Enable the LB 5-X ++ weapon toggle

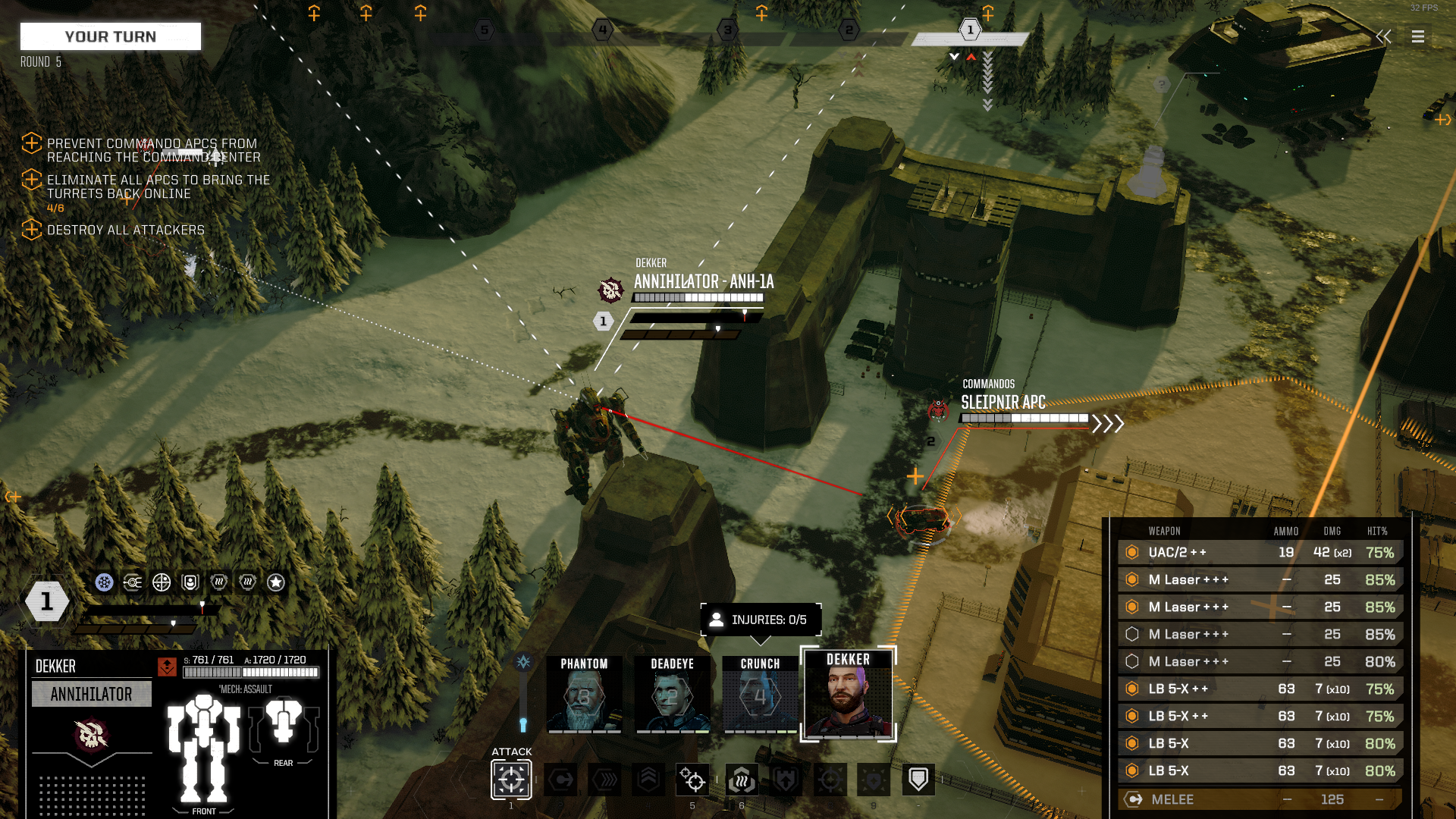pos(1131,689)
